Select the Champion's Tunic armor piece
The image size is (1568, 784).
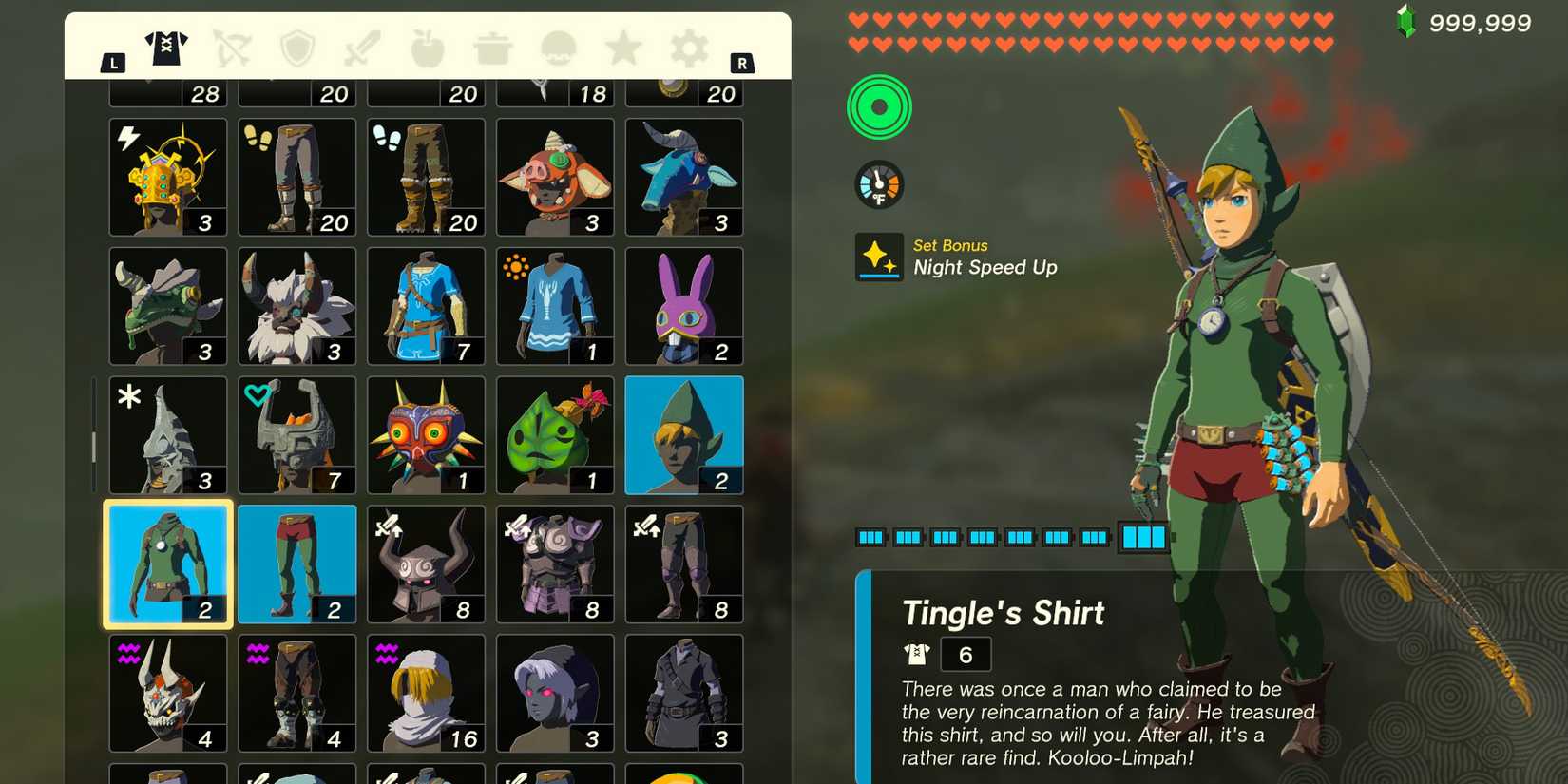click(x=426, y=305)
